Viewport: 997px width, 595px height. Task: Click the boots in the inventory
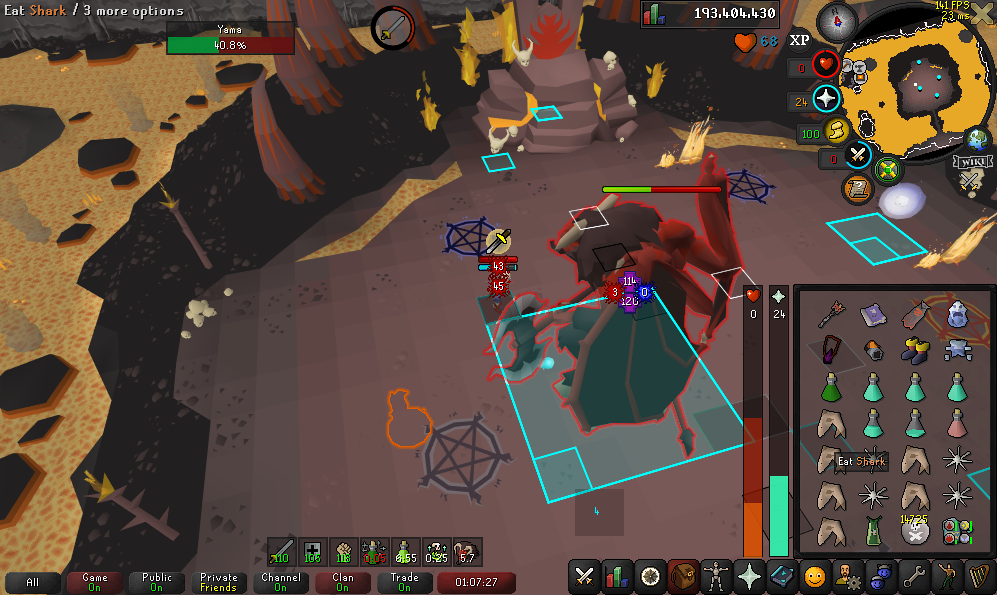(x=913, y=350)
